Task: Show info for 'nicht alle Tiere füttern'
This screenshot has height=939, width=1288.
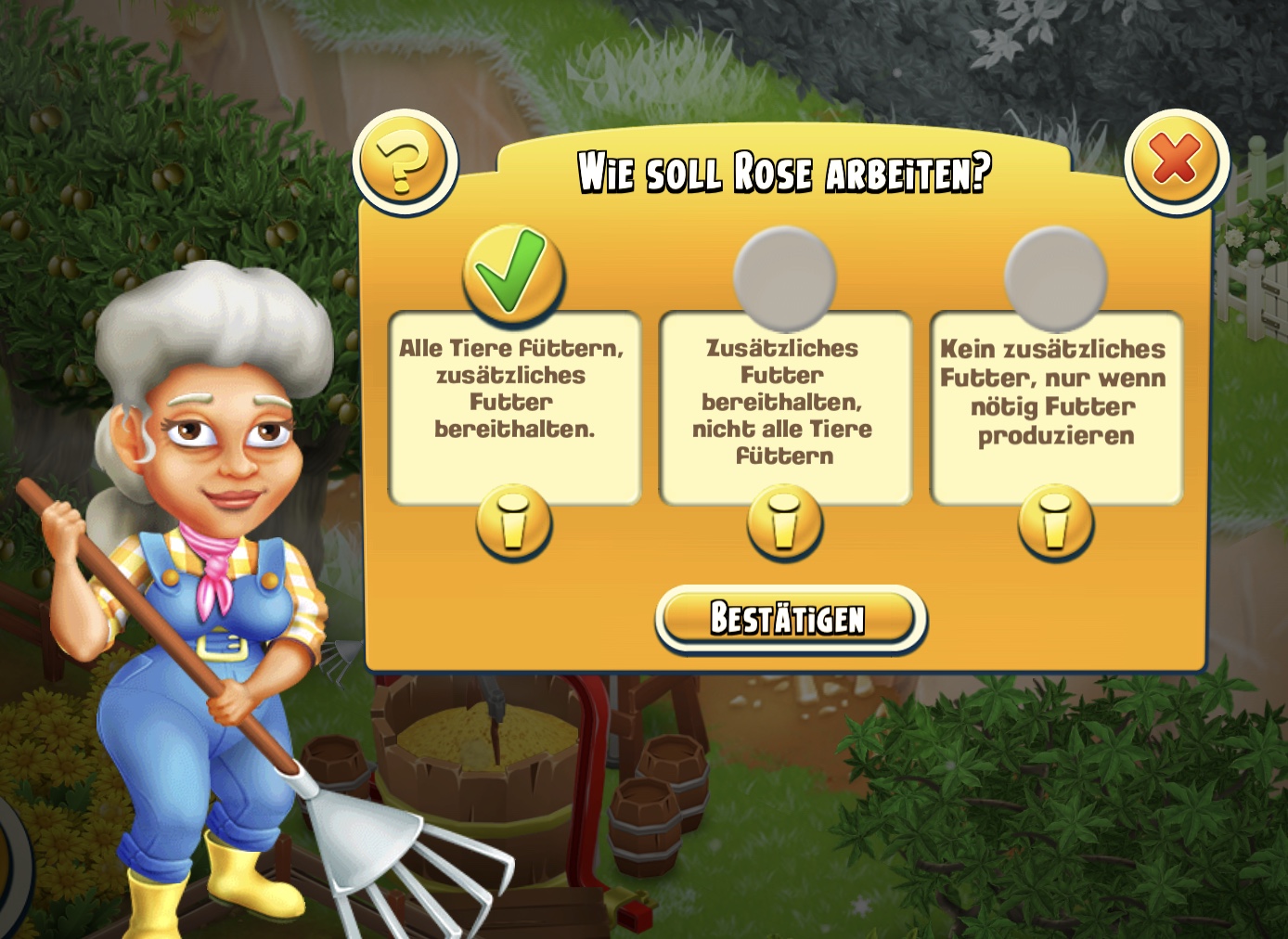Action: click(x=785, y=521)
